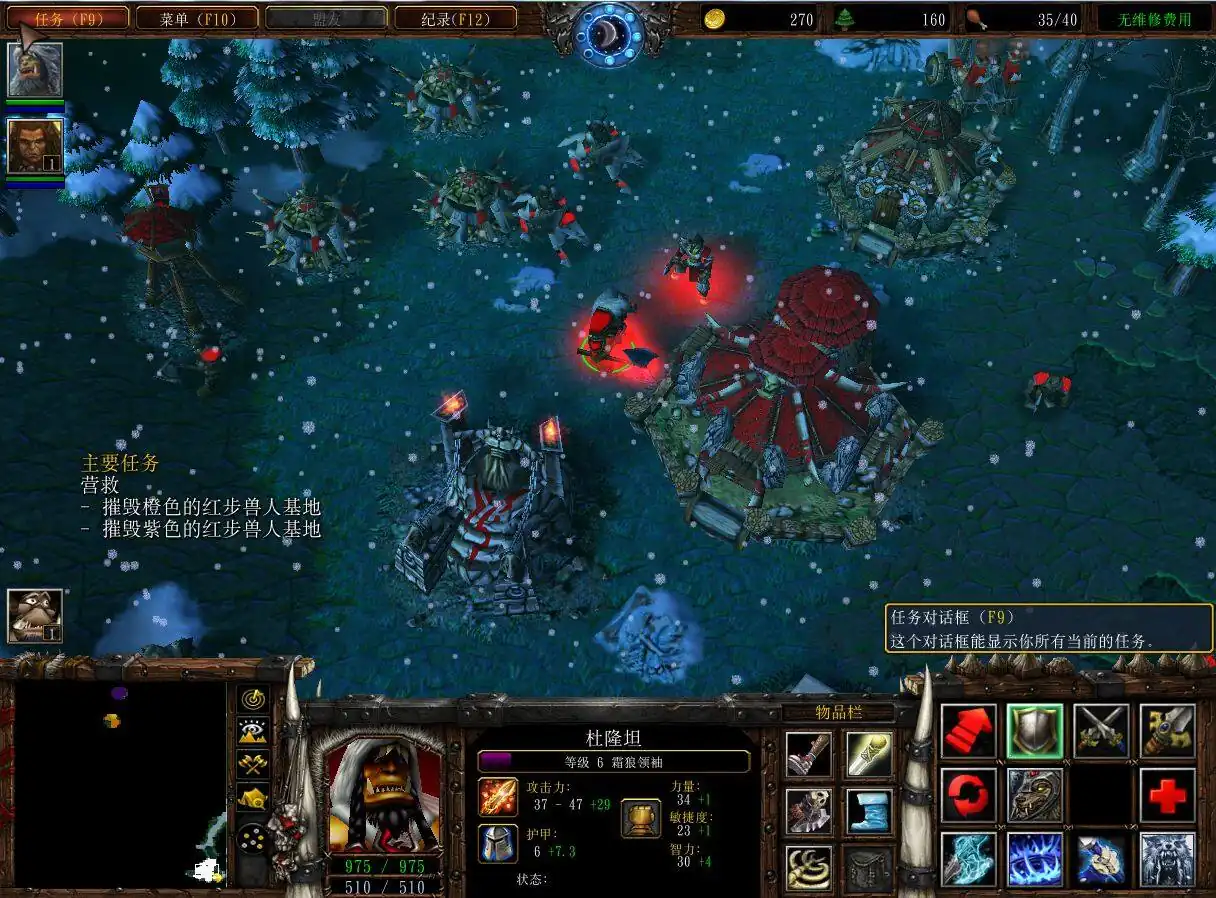The image size is (1216, 898).
Task: Select the Patrol command circular arrows
Action: [x=968, y=796]
